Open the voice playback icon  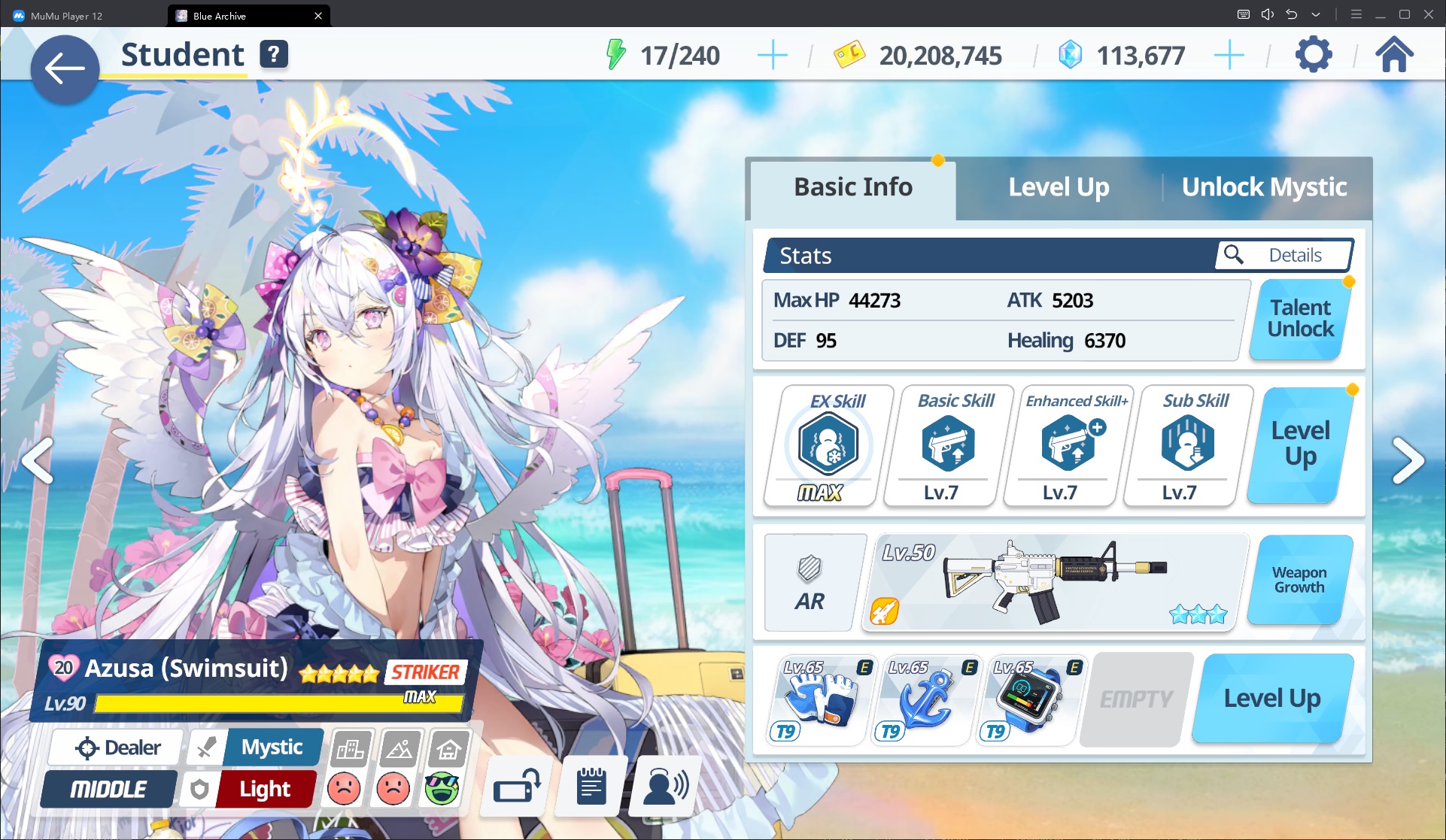click(666, 787)
